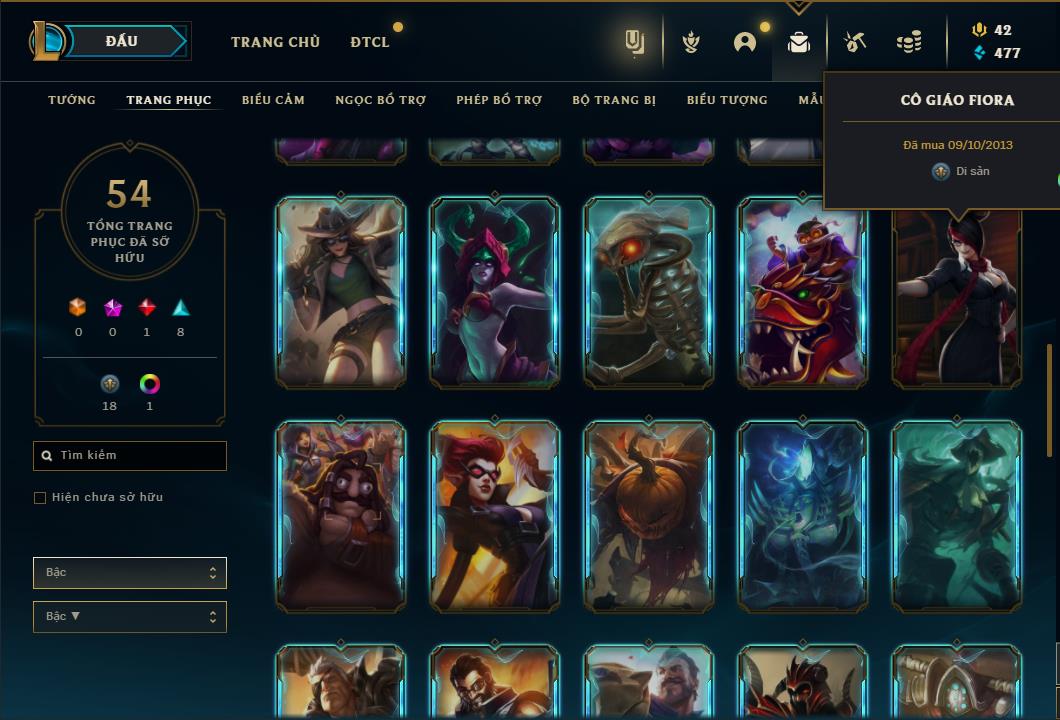
Task: Show the PHÉP BỔ TRỢ tab
Action: coord(499,100)
